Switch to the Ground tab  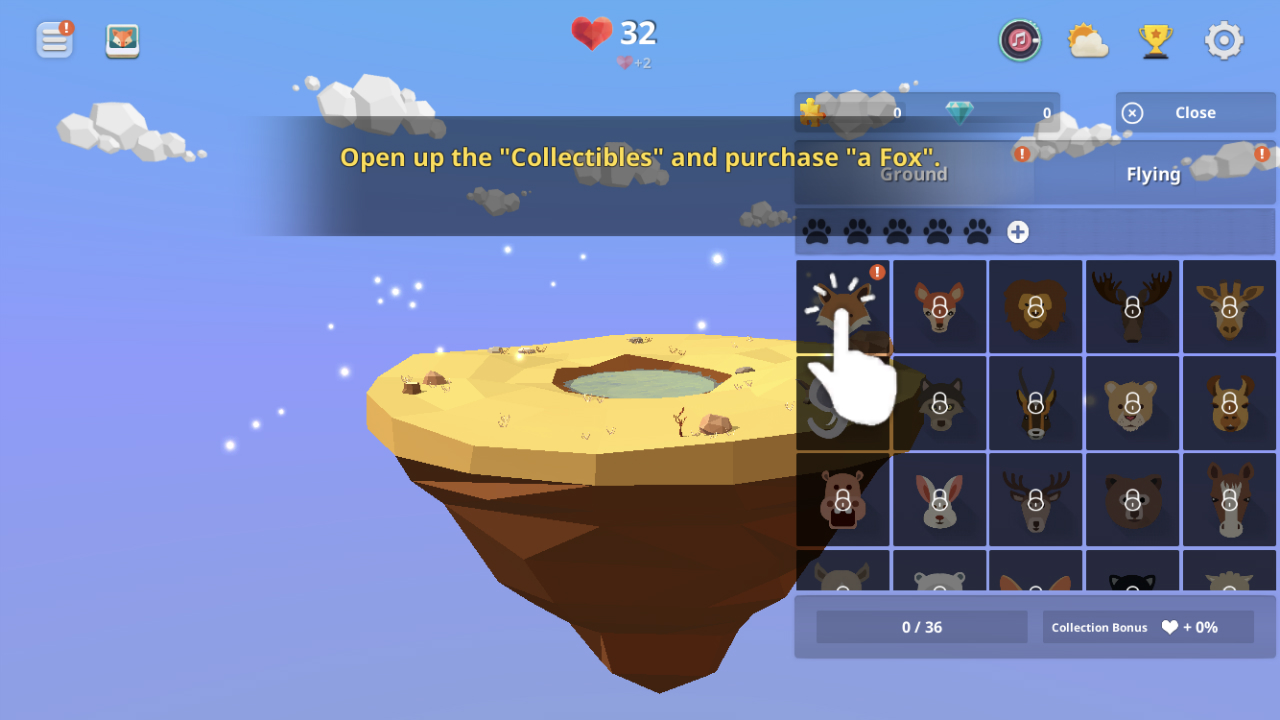913,174
